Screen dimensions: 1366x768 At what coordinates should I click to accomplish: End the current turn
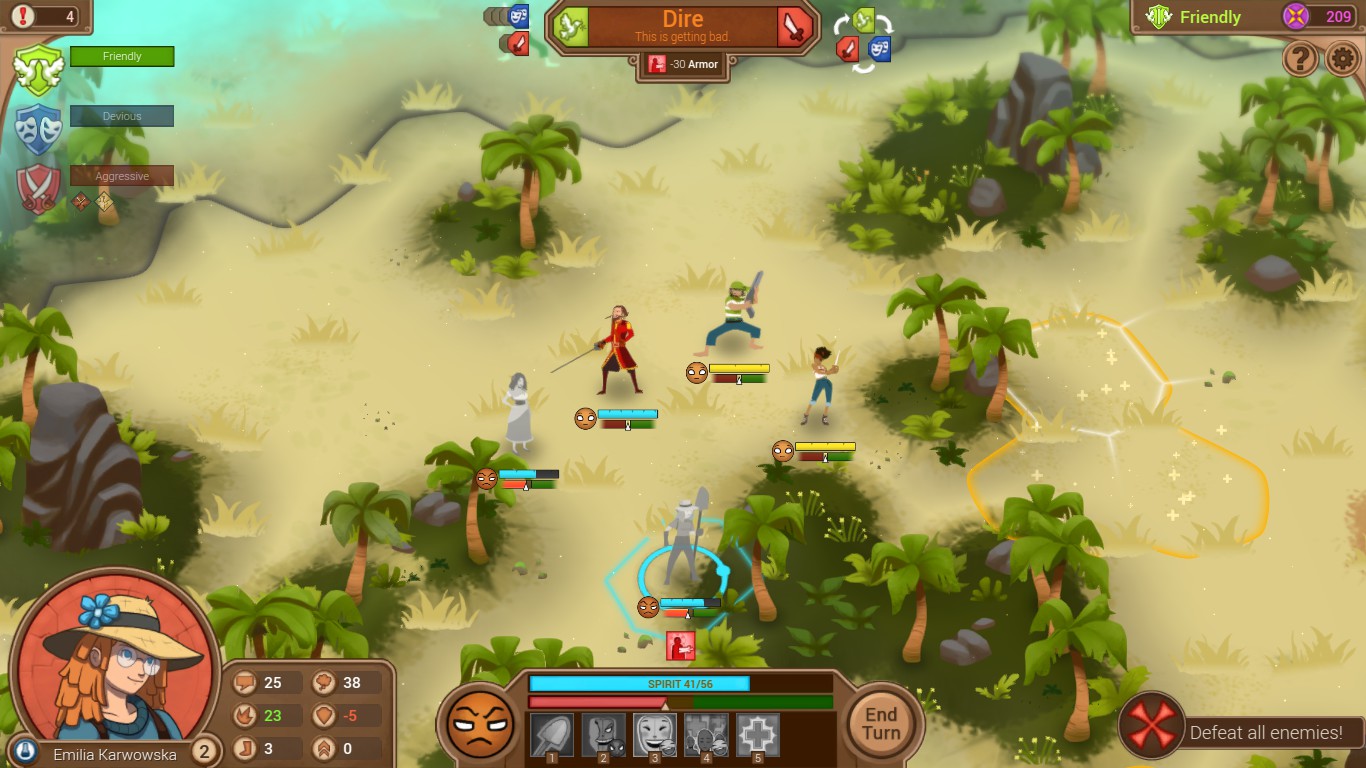pos(881,723)
